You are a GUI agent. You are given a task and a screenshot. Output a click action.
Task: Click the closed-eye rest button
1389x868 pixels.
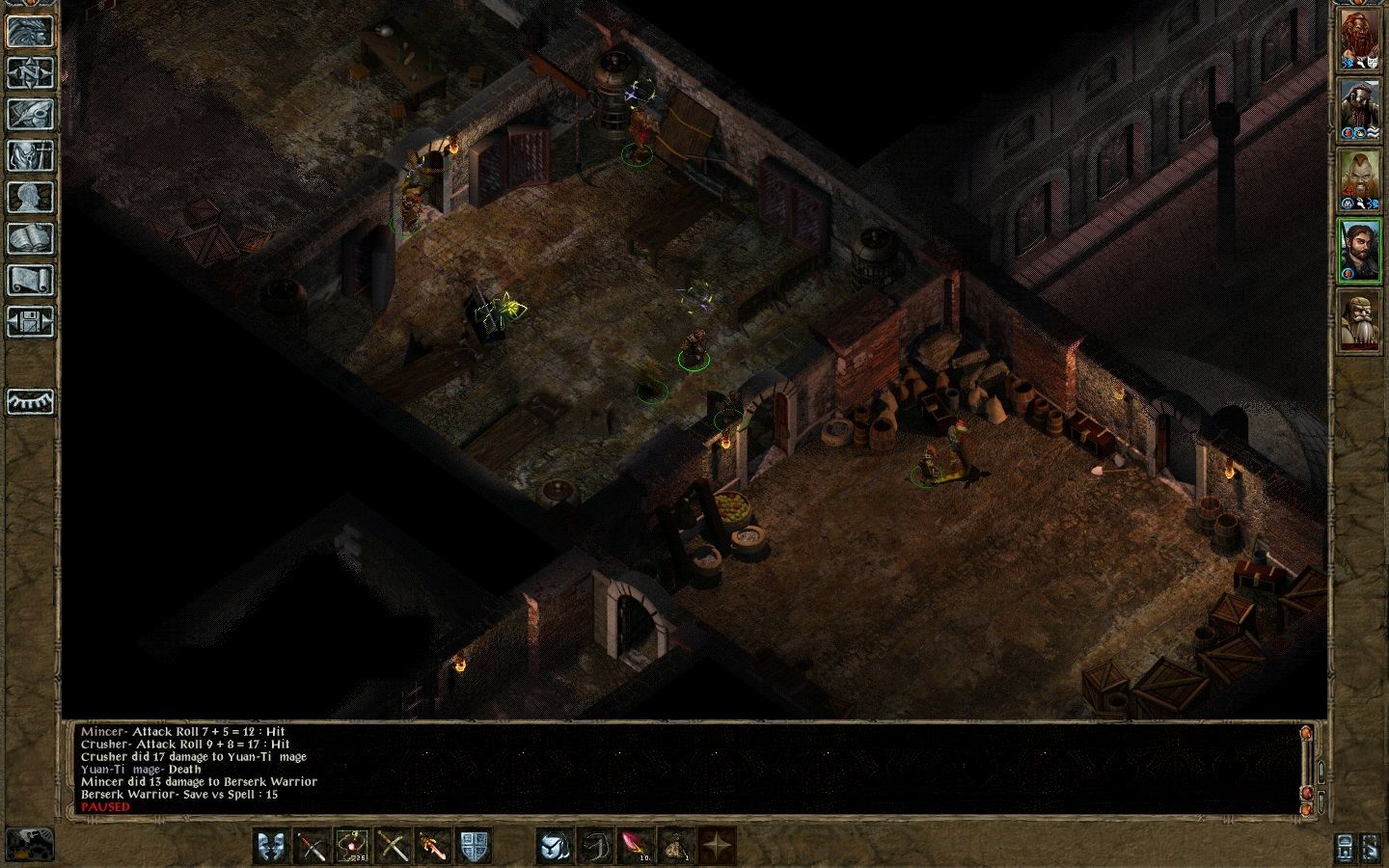point(30,401)
